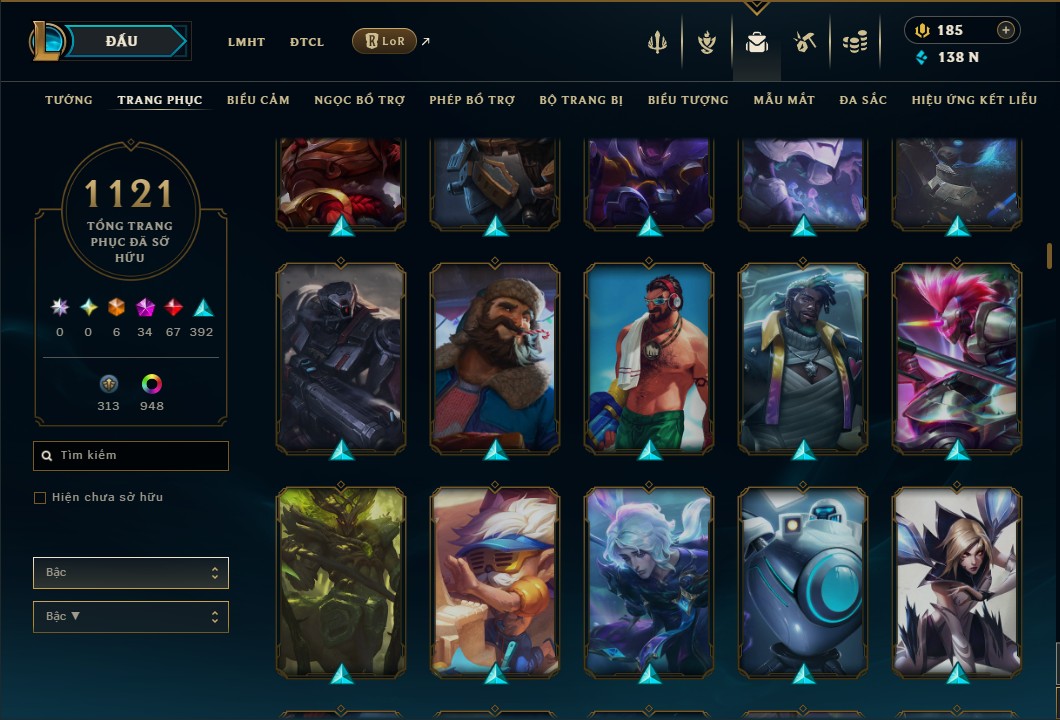
Task: Go to the NGỌC BỔ TRỢ tab
Action: pos(359,100)
